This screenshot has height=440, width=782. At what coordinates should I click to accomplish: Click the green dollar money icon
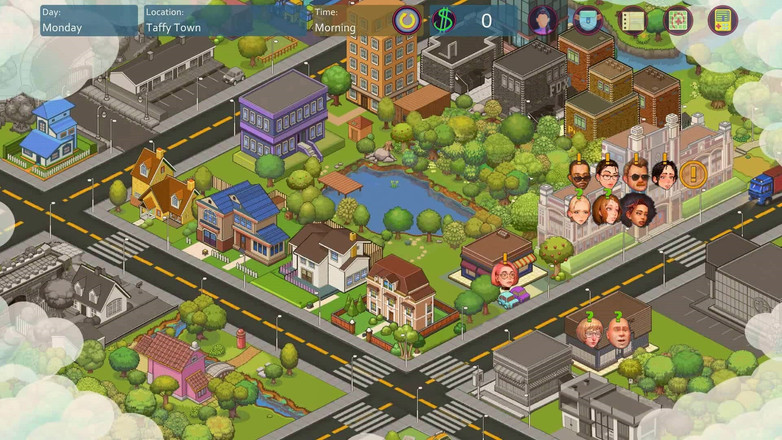point(444,20)
